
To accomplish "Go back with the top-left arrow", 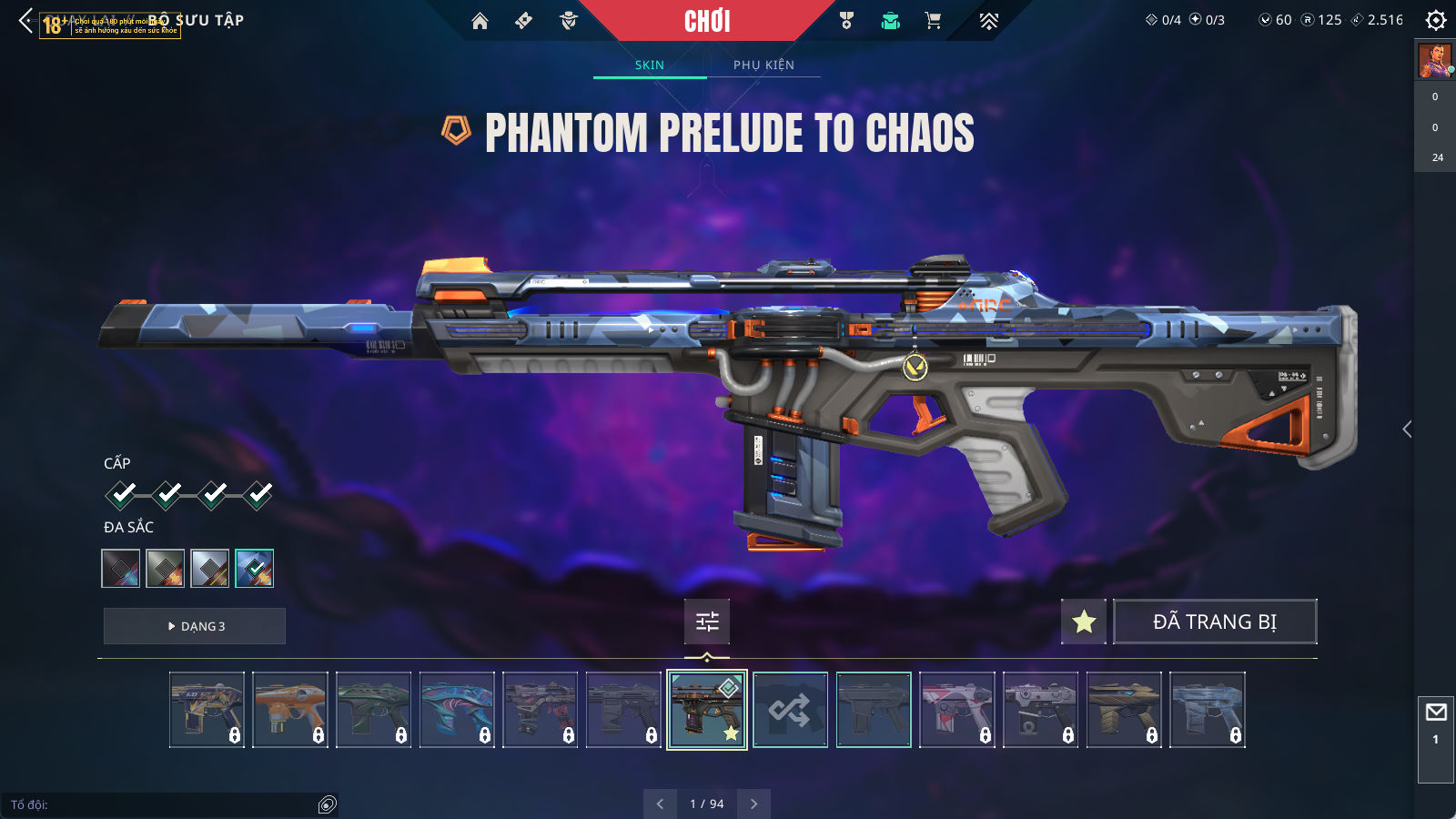I will [x=25, y=20].
